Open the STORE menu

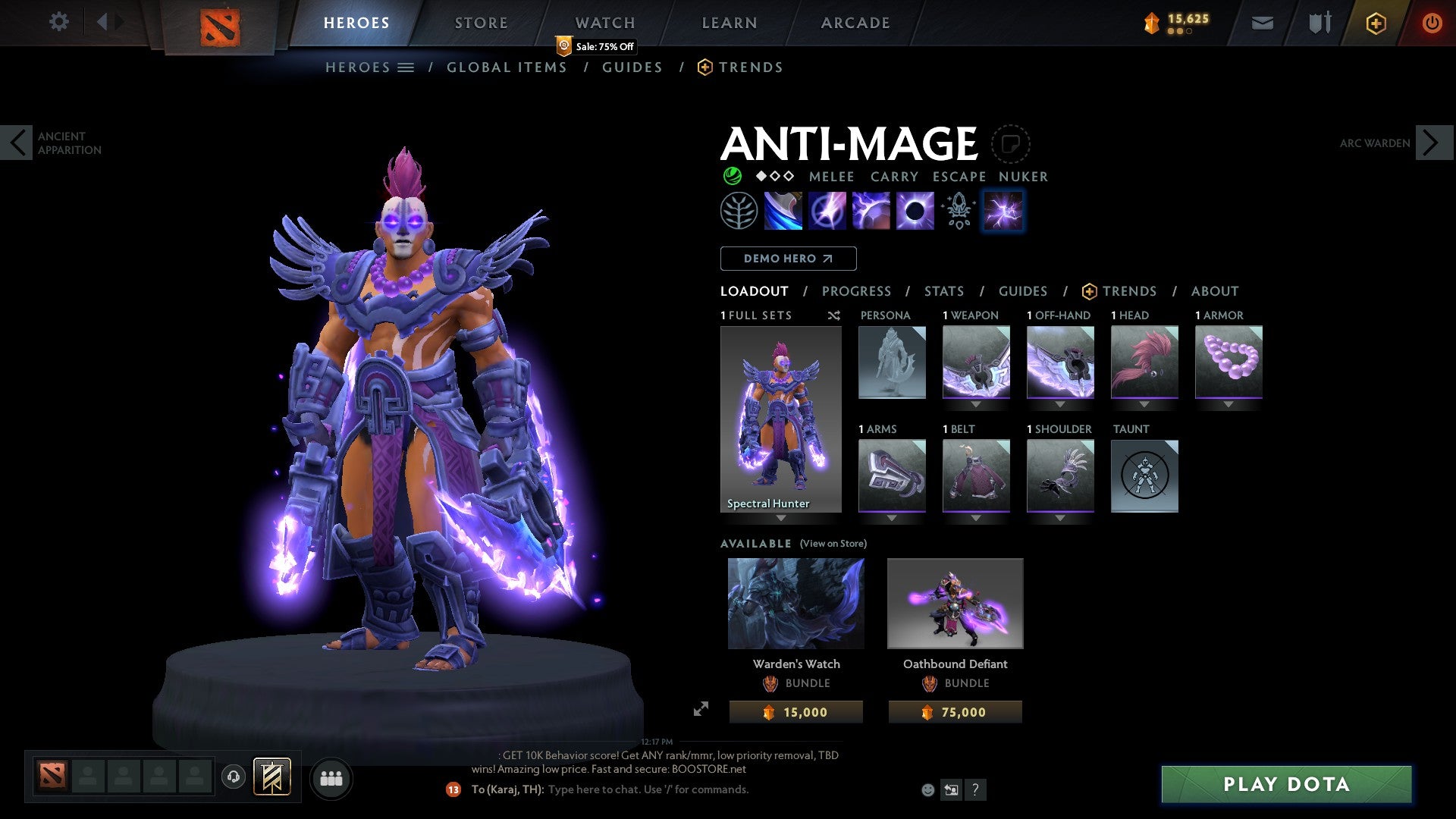pos(481,22)
